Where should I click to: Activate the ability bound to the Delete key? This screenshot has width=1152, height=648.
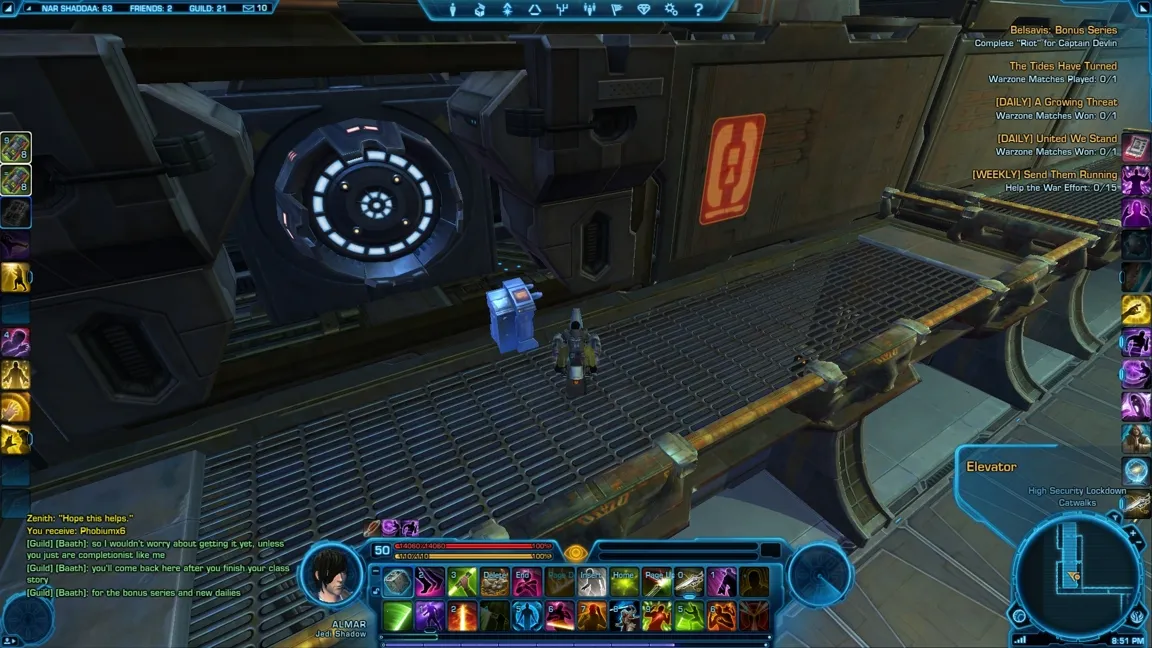pyautogui.click(x=494, y=582)
